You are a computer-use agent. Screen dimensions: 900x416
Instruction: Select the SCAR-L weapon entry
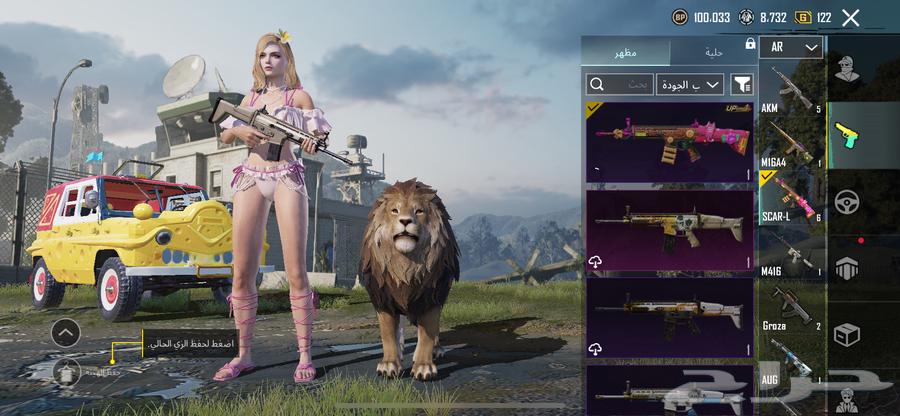pos(791,197)
